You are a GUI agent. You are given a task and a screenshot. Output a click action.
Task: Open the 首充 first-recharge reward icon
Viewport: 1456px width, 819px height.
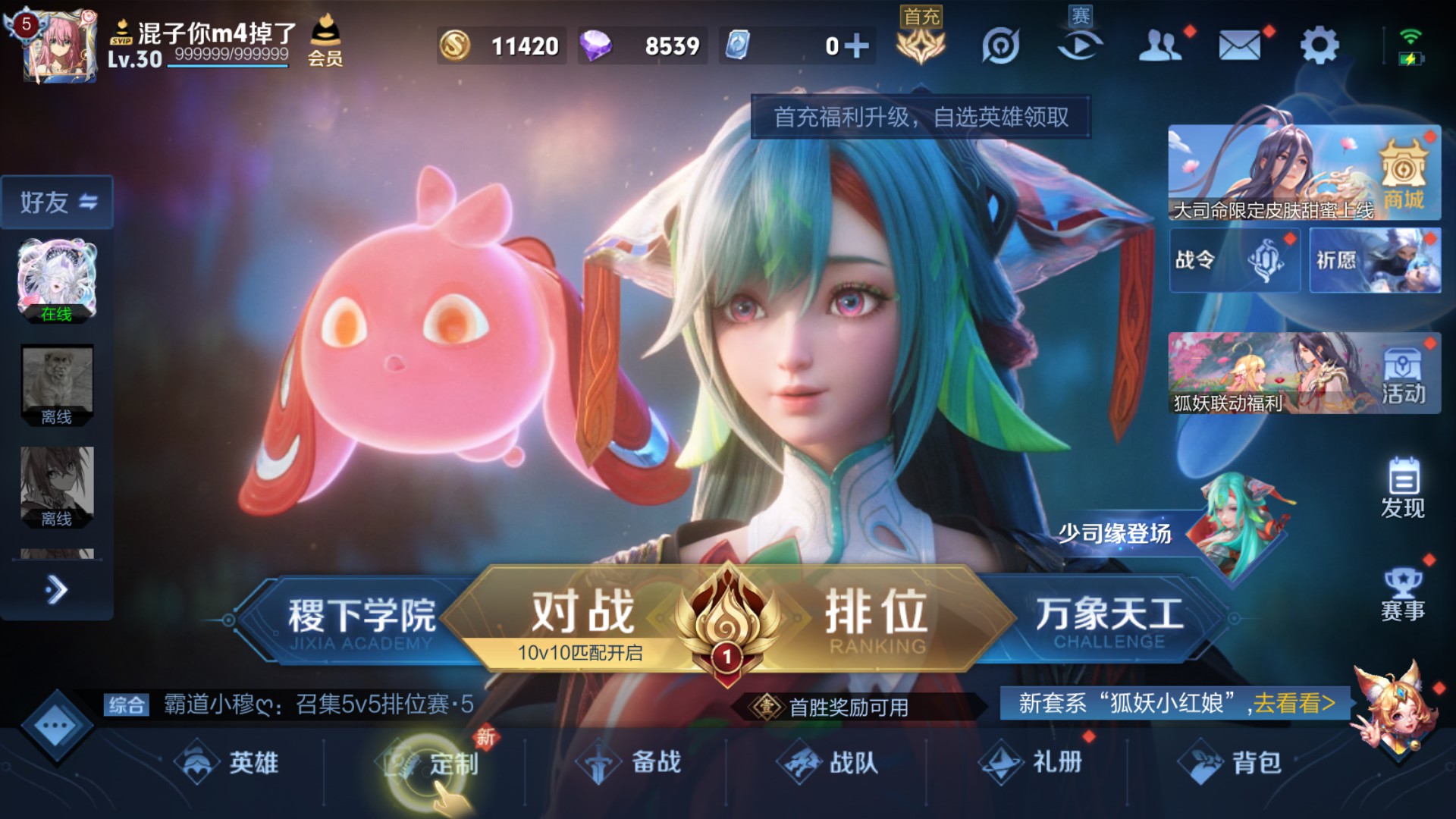click(x=919, y=44)
